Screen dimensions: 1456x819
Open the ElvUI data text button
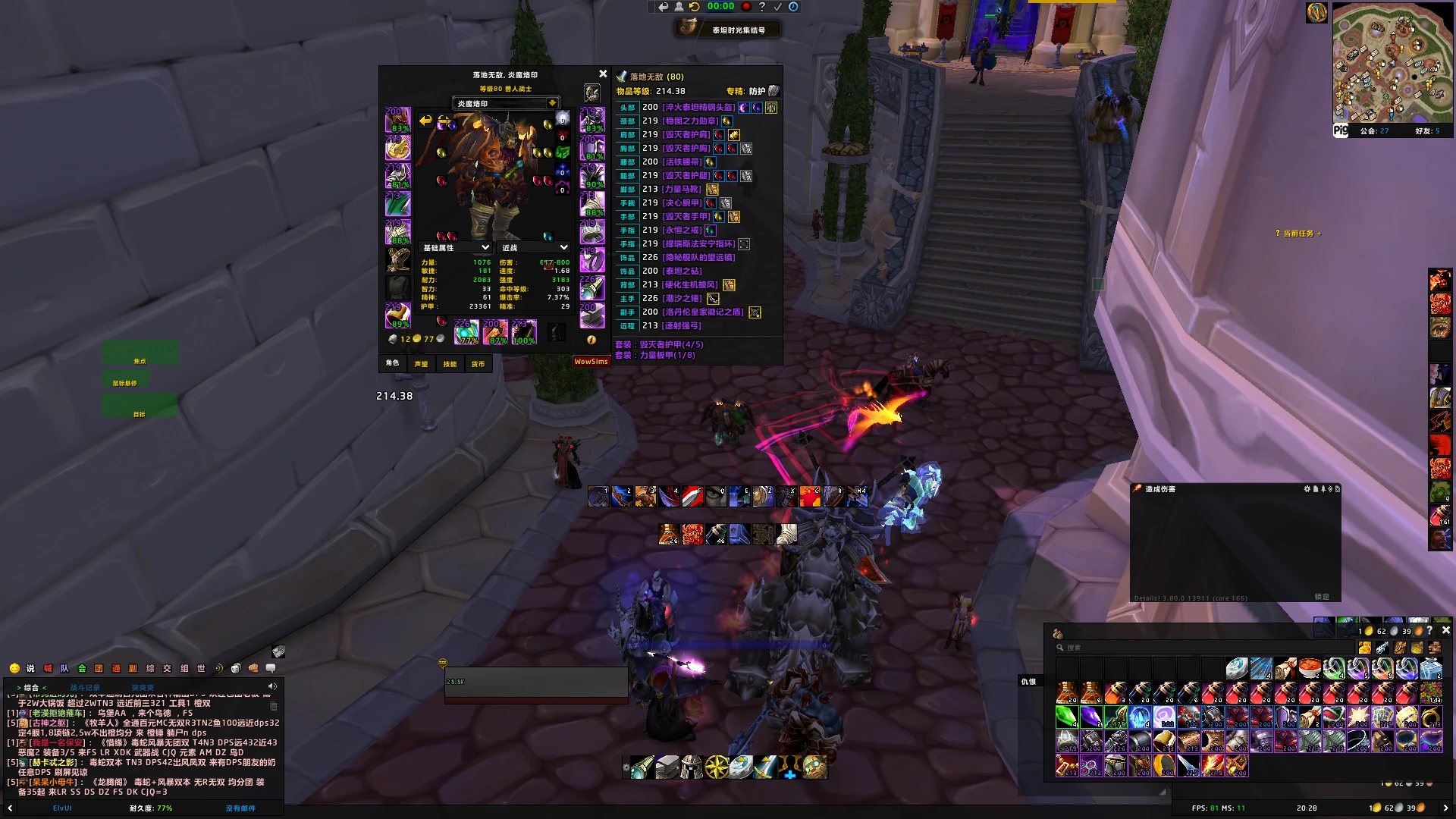tap(62, 808)
